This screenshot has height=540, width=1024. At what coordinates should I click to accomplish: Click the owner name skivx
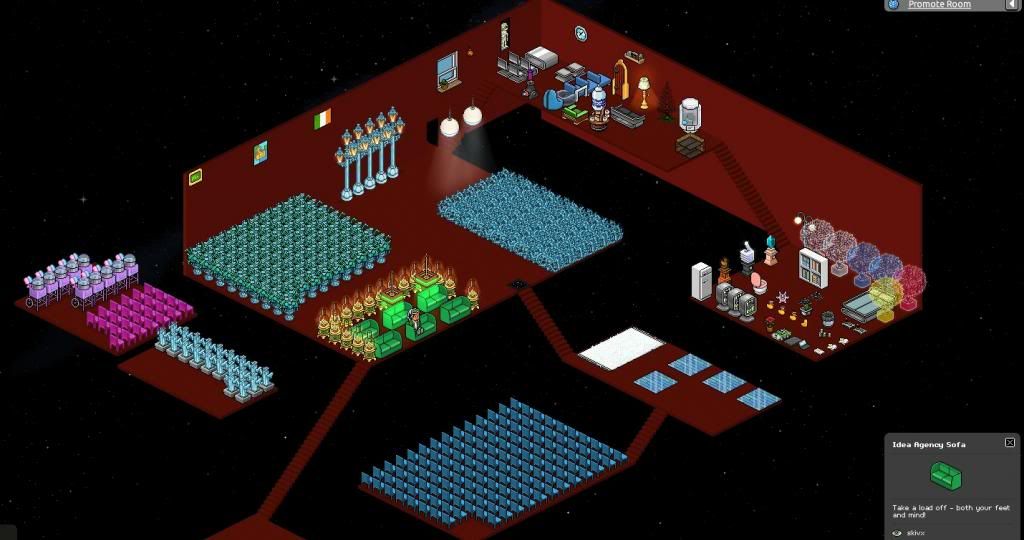click(918, 533)
